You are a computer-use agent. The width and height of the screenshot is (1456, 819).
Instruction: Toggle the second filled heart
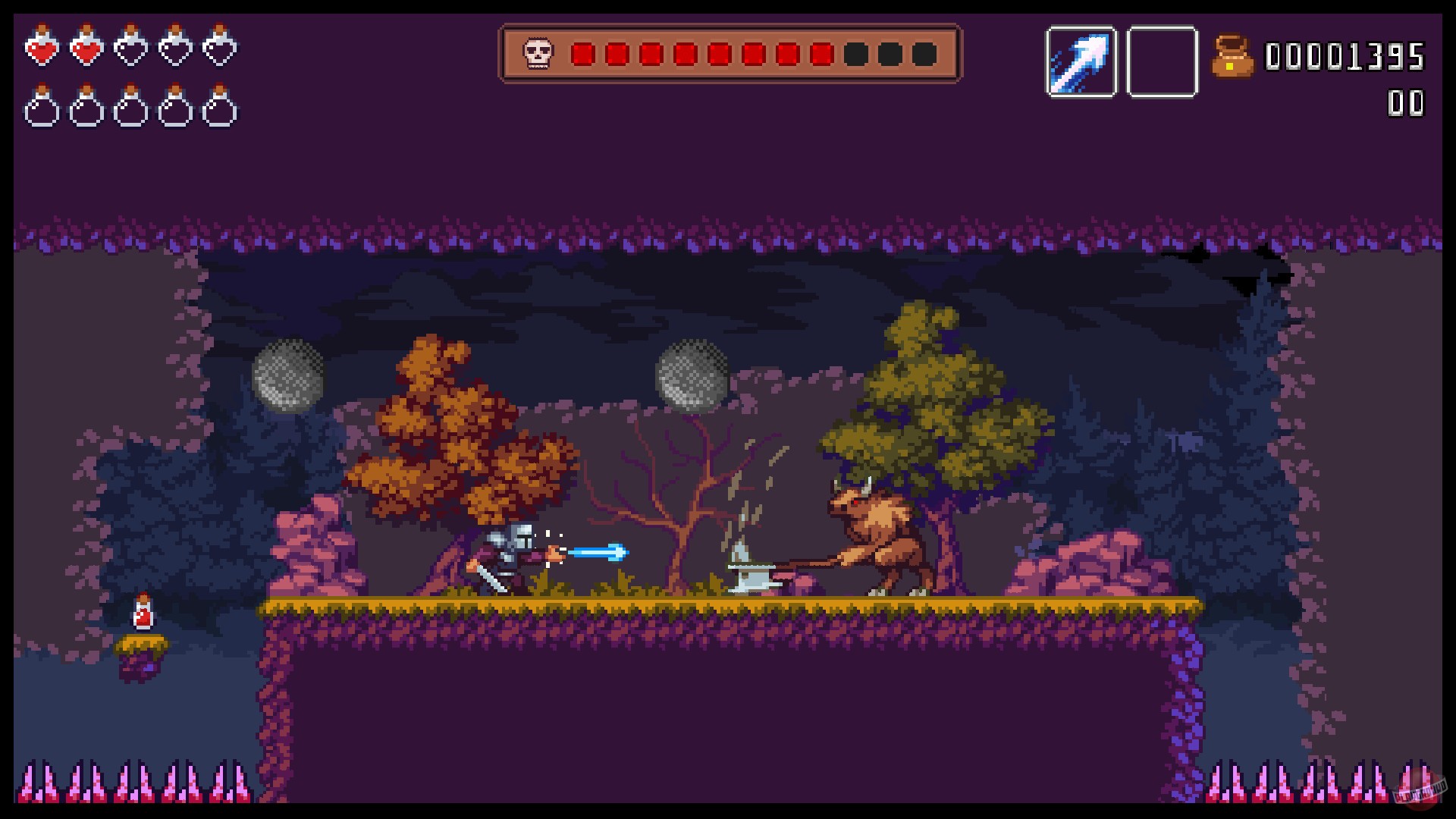(x=86, y=49)
